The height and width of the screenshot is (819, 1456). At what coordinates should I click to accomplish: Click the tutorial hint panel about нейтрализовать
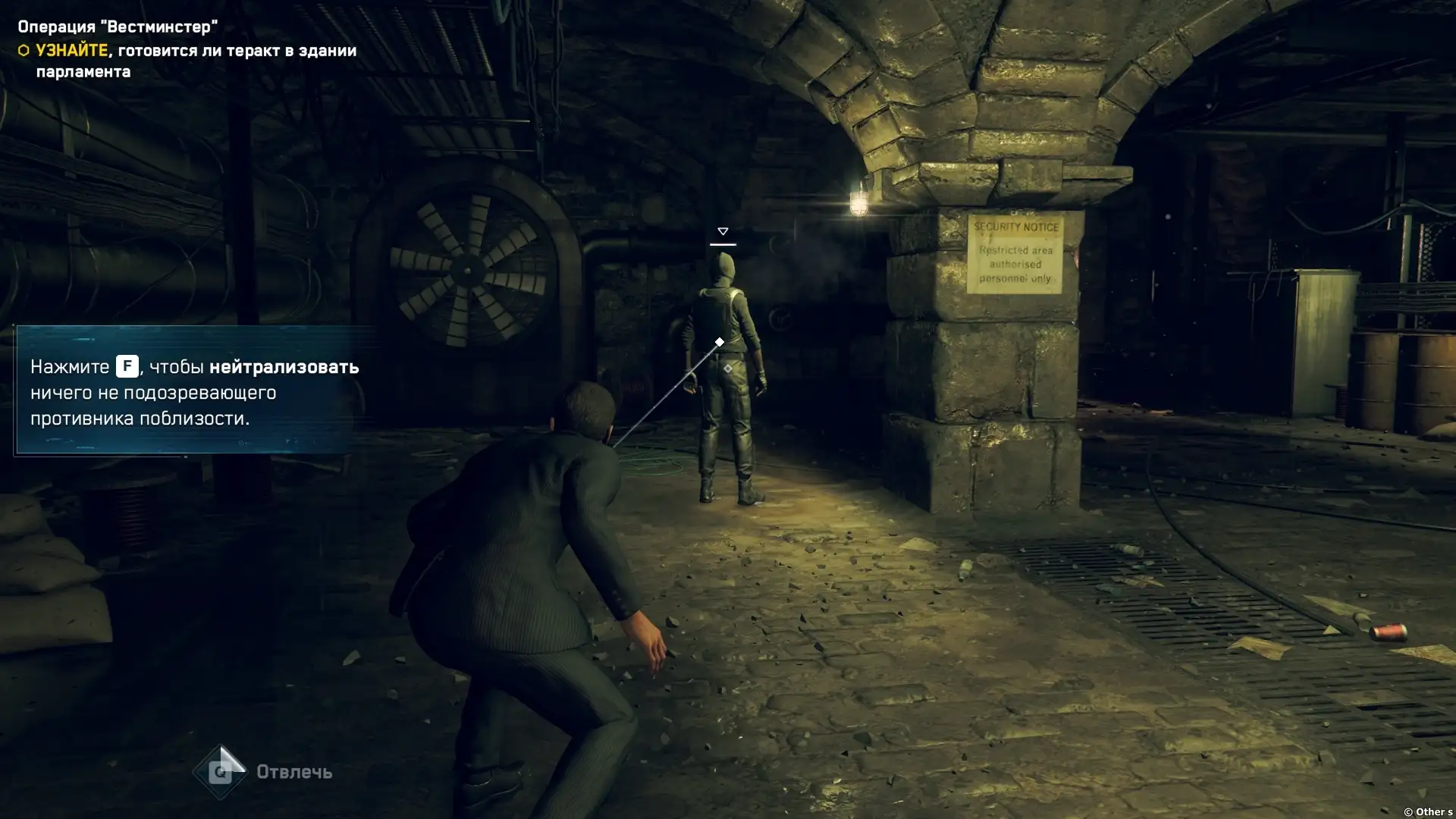click(194, 391)
